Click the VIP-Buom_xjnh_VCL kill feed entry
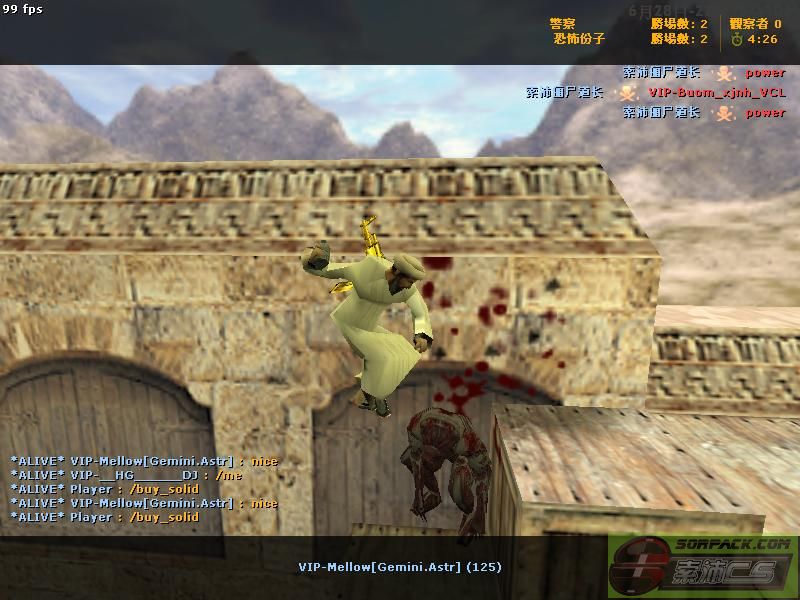Image resolution: width=800 pixels, height=600 pixels. 716,92
